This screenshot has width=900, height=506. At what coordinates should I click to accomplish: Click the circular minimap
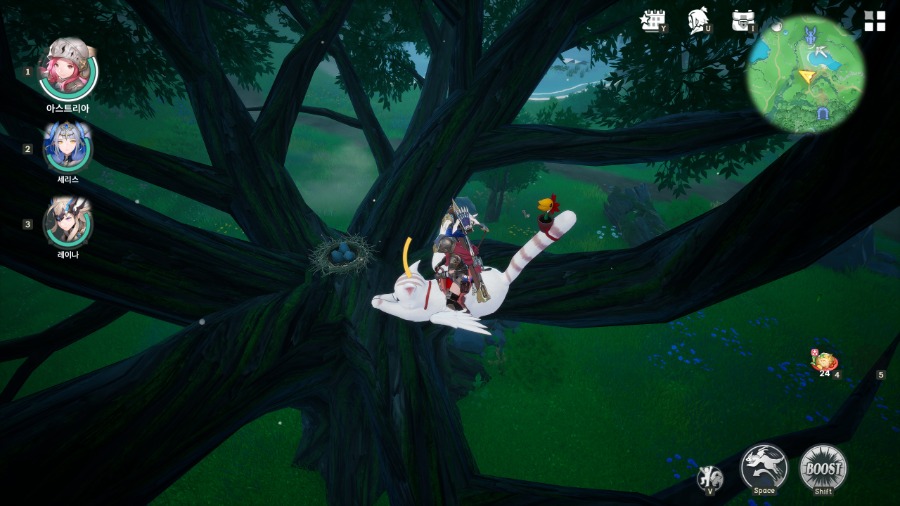[806, 74]
